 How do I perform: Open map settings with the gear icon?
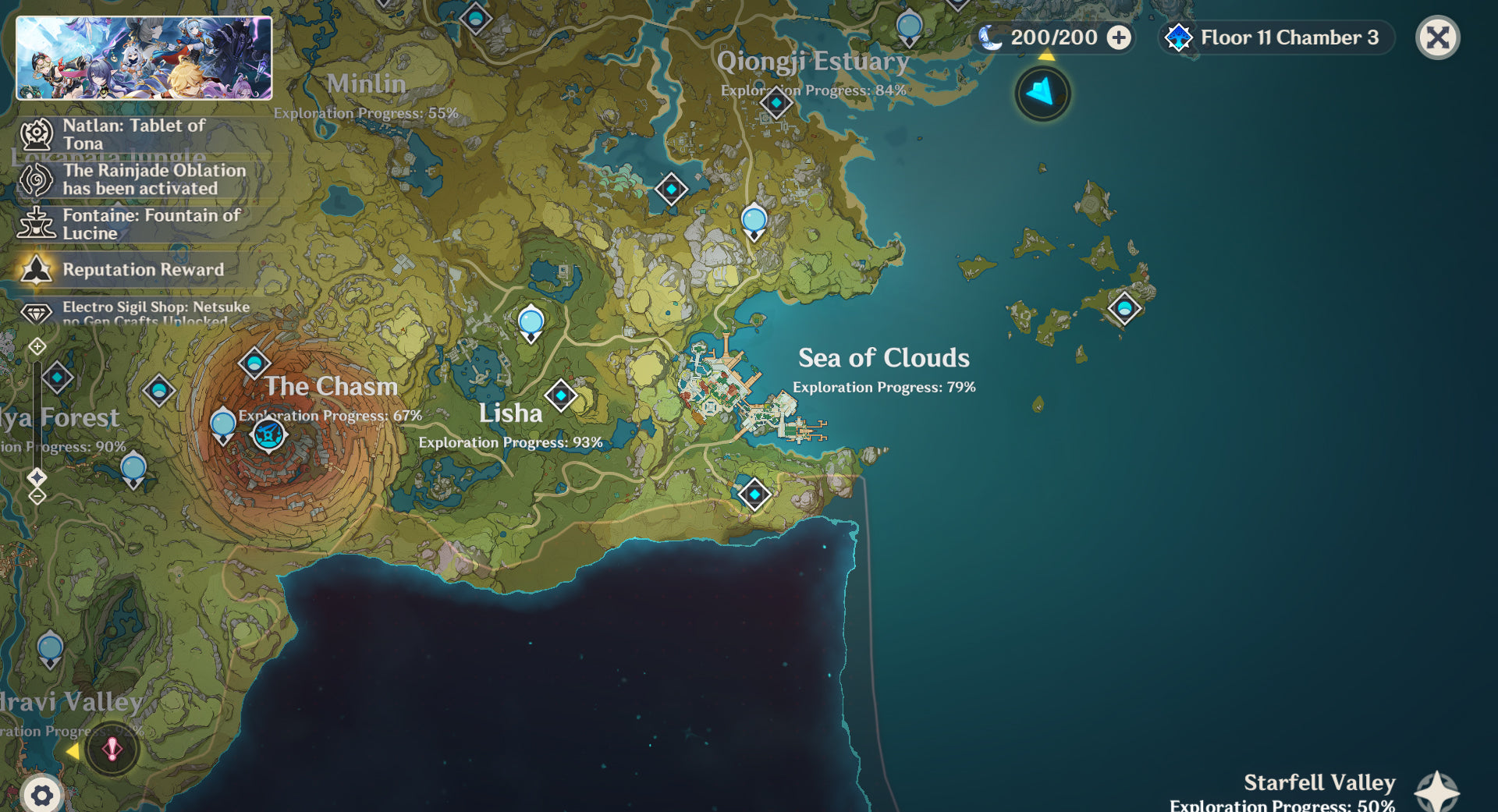pos(42,795)
